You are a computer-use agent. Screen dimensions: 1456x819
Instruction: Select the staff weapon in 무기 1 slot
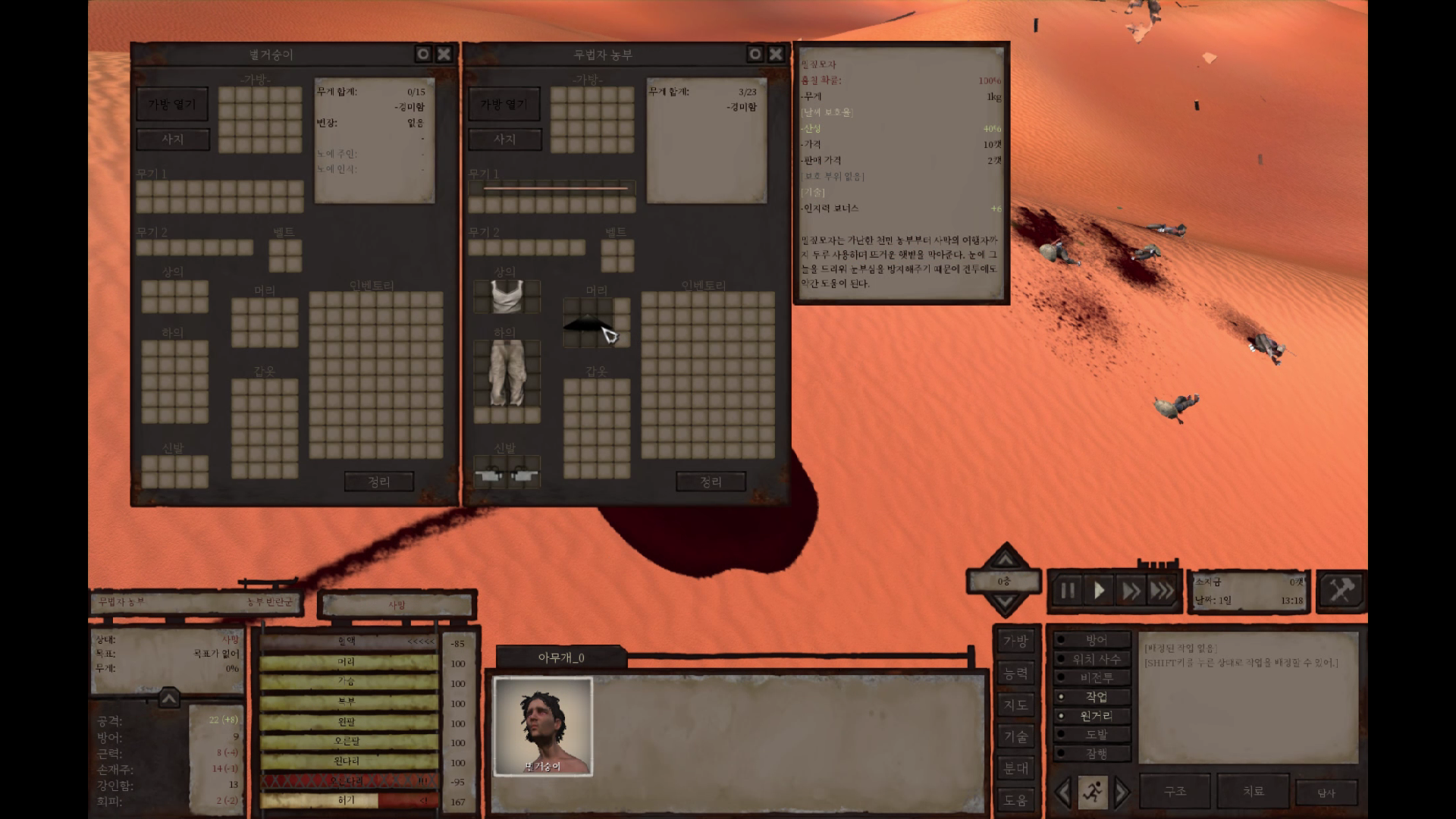(555, 188)
